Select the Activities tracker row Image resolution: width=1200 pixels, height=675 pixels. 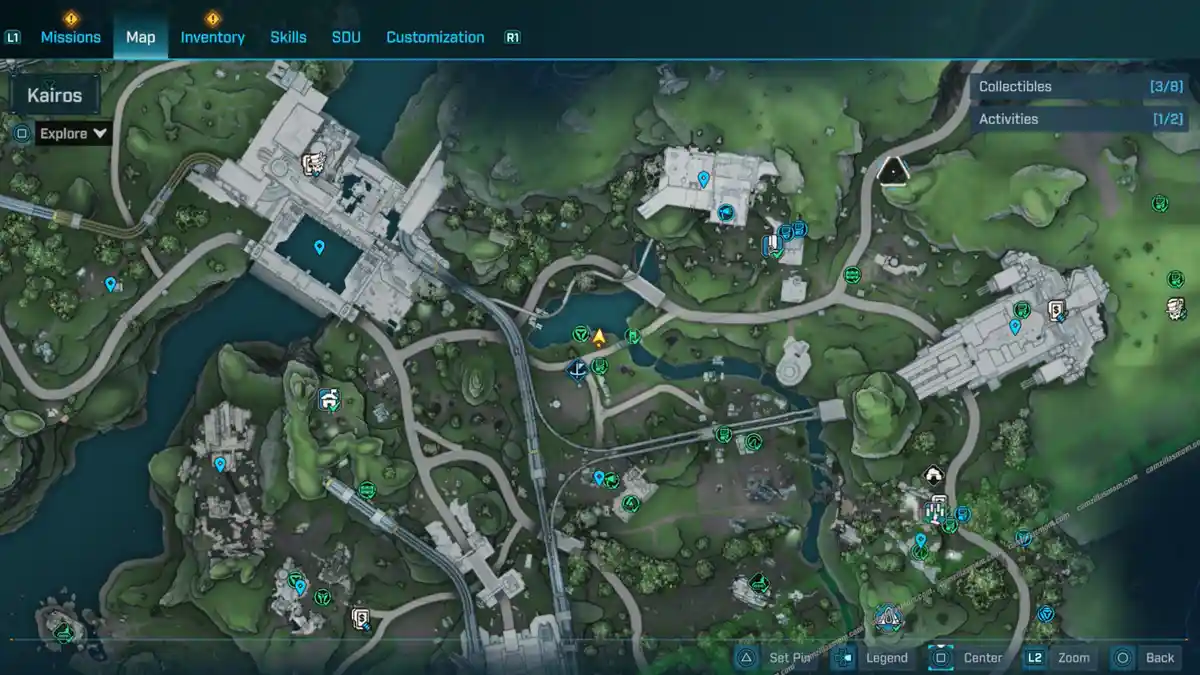1067,119
